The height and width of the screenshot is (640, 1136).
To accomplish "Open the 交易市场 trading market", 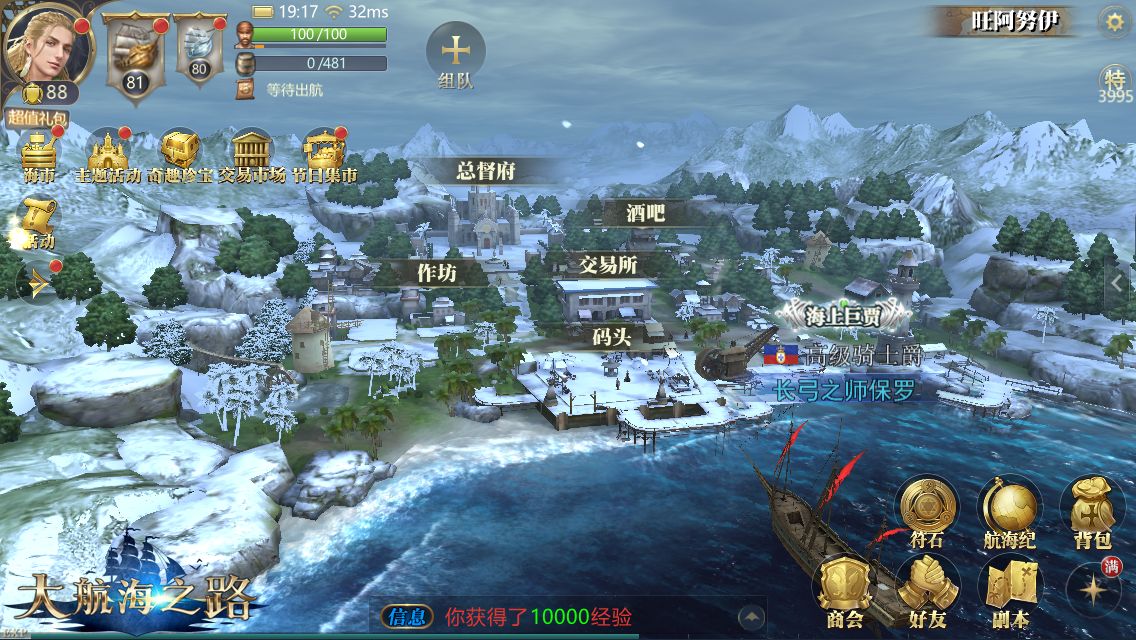I will pos(252,155).
